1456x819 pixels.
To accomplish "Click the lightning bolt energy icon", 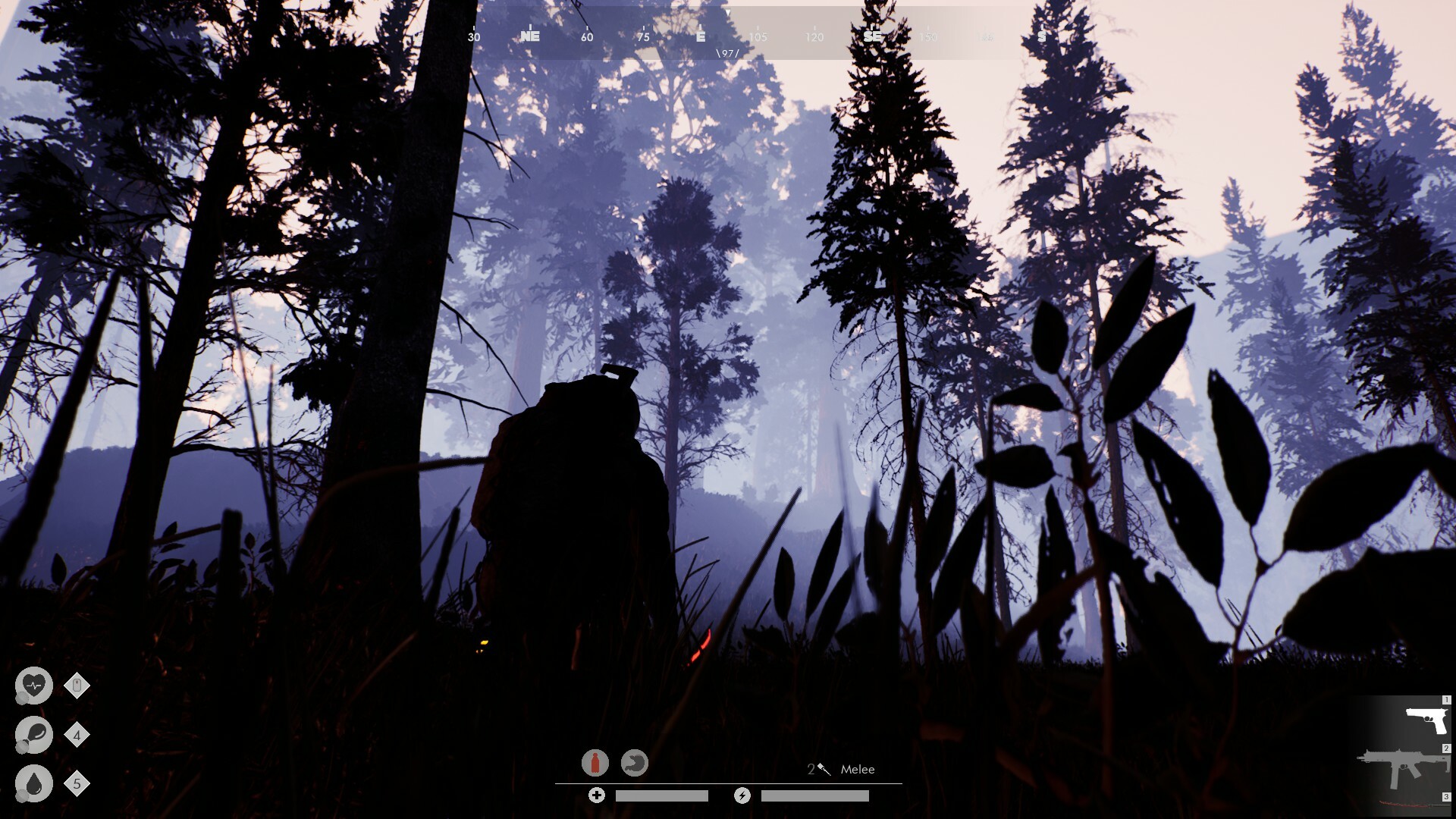I will coord(742,795).
